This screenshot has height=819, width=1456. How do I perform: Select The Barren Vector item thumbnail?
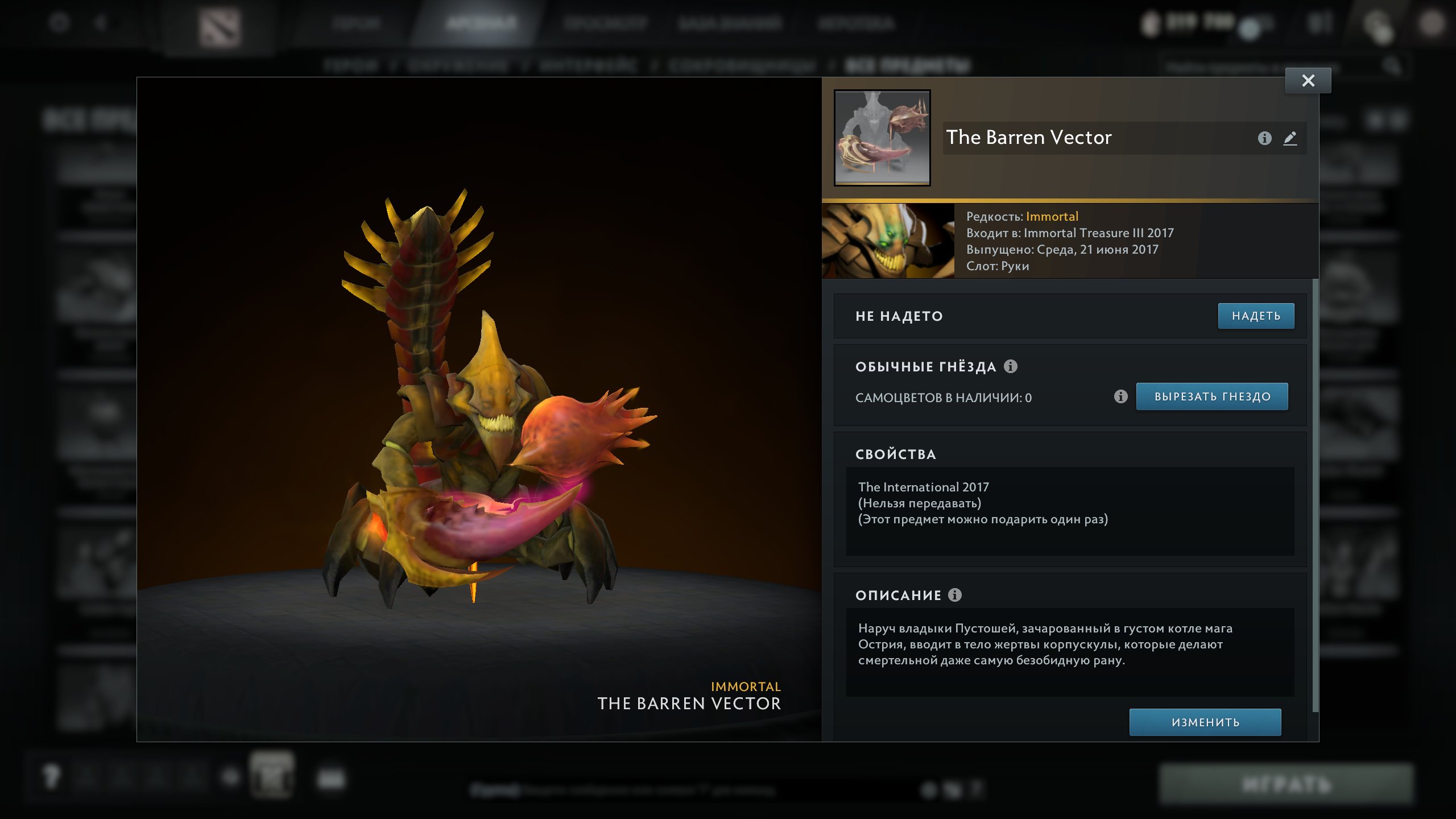(882, 138)
